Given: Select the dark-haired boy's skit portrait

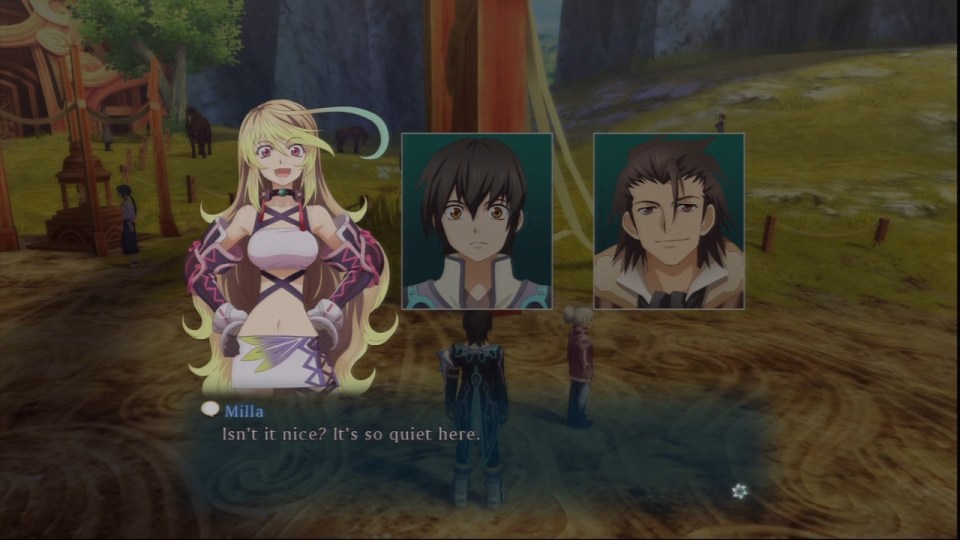Looking at the screenshot, I should pyautogui.click(x=476, y=221).
